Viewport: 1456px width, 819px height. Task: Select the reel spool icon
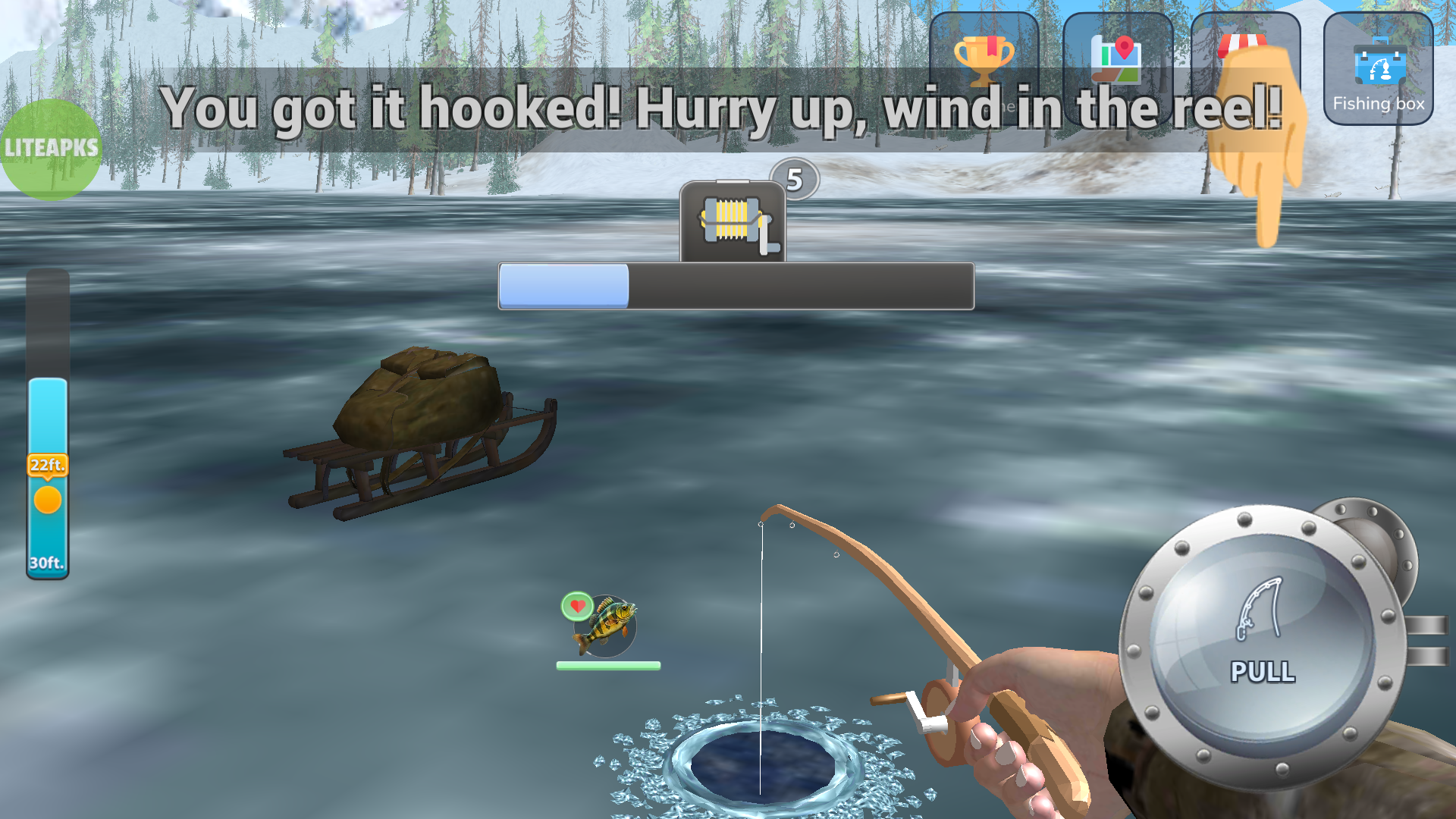pos(733,222)
